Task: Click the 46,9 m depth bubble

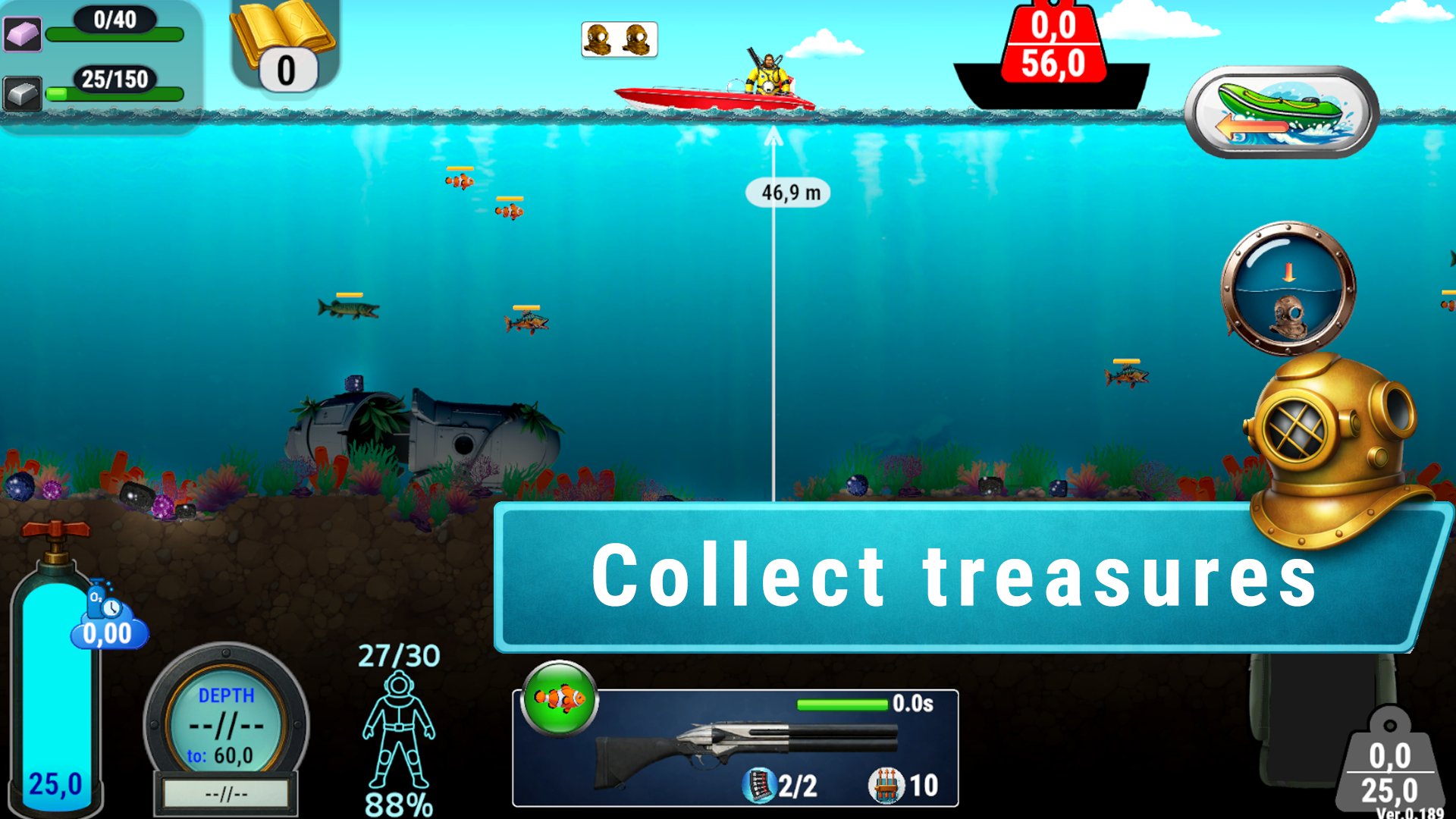Action: pyautogui.click(x=789, y=193)
